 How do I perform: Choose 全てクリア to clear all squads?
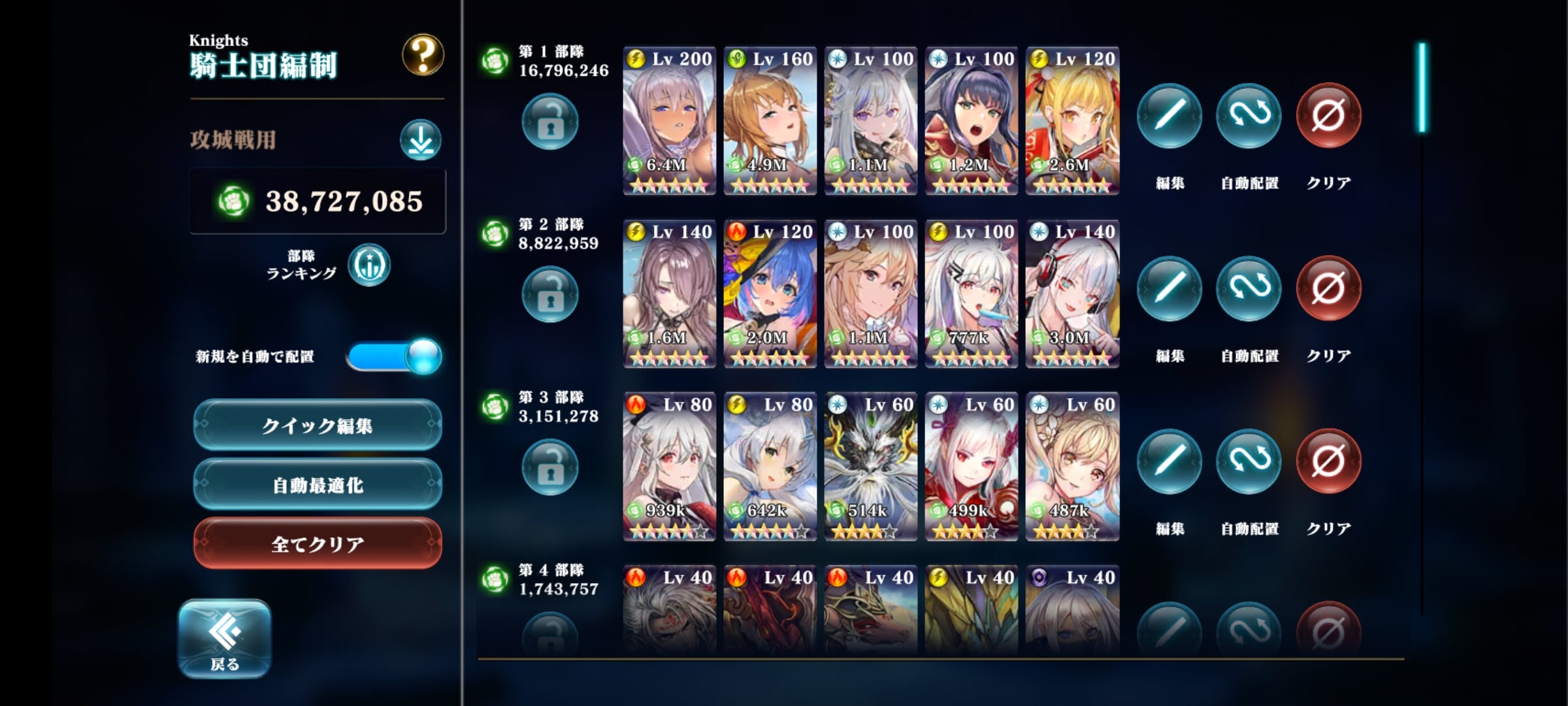click(x=318, y=544)
